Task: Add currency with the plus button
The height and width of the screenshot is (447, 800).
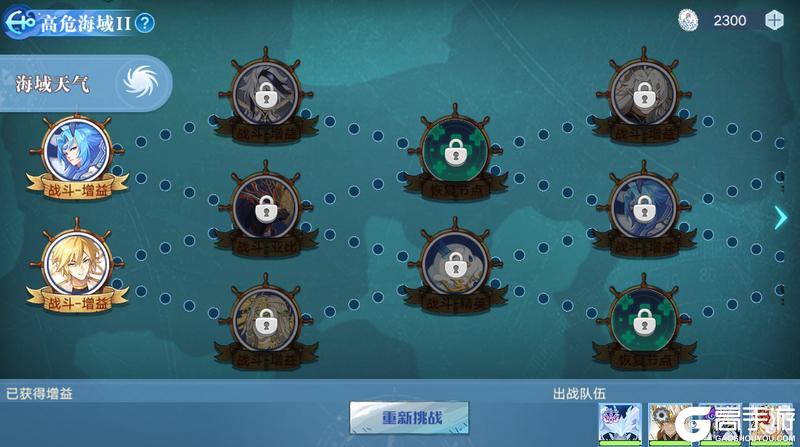Action: coord(773,20)
